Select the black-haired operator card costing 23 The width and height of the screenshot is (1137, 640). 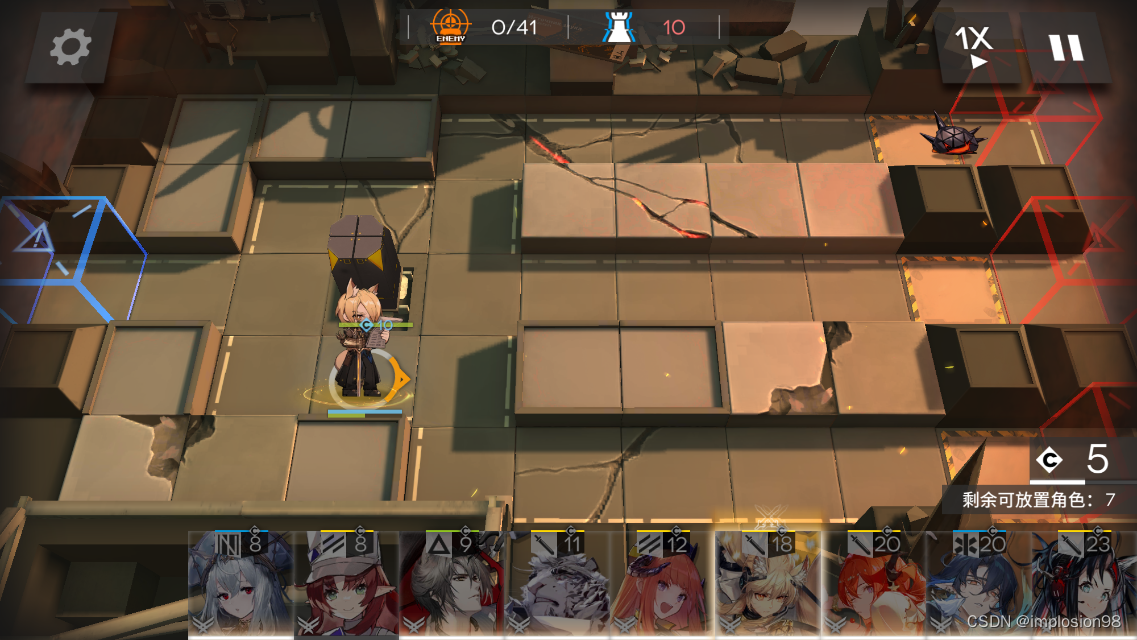click(x=1082, y=585)
